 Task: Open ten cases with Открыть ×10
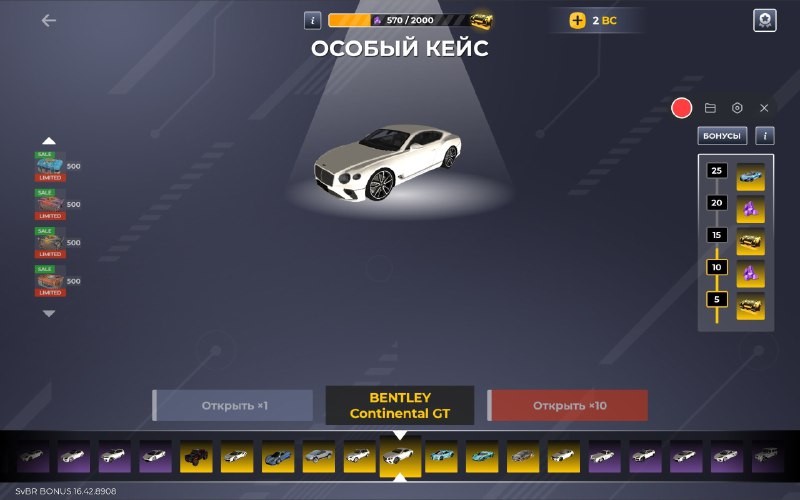click(568, 406)
